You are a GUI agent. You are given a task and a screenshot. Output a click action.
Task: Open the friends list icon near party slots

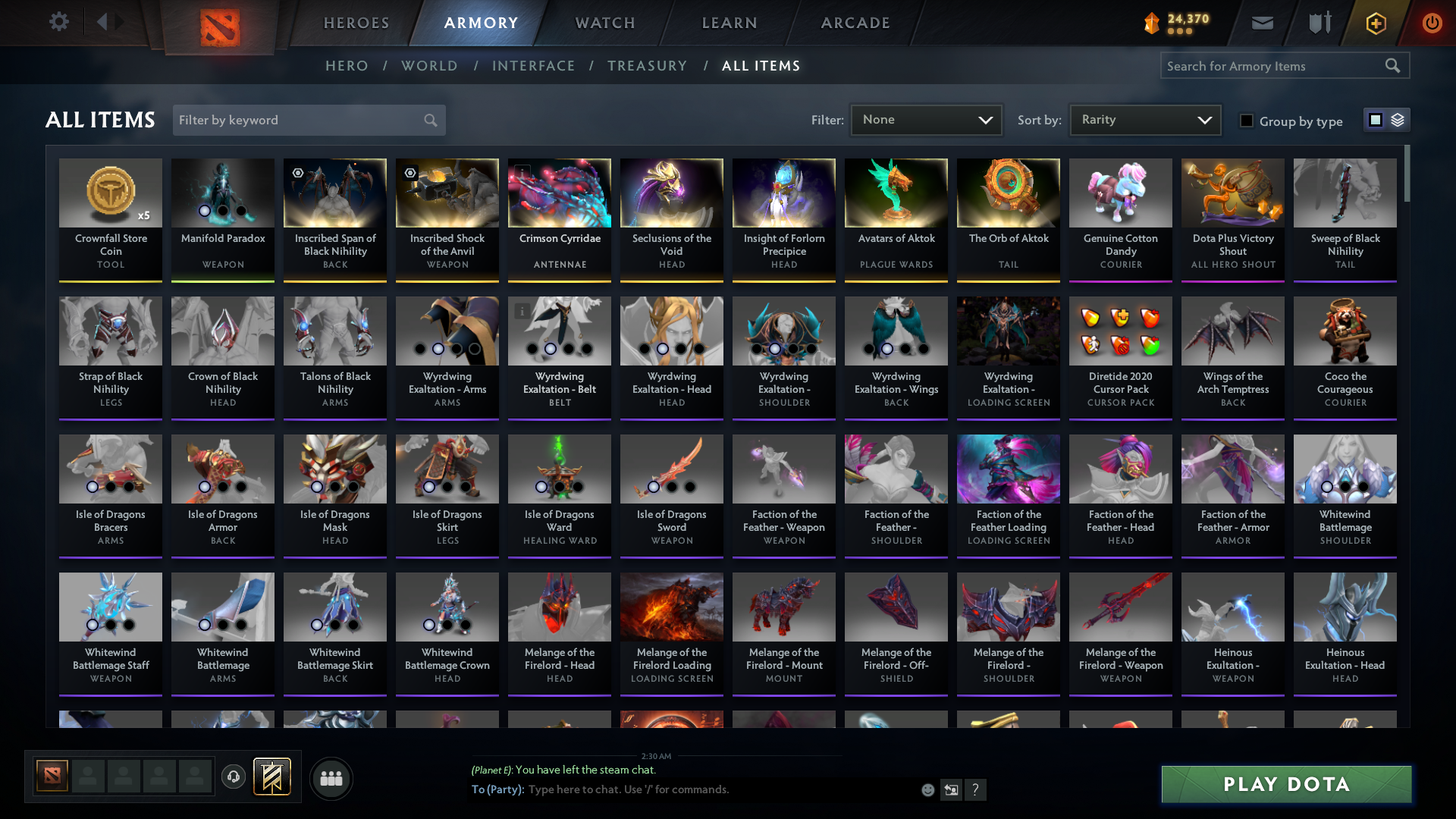click(x=330, y=778)
